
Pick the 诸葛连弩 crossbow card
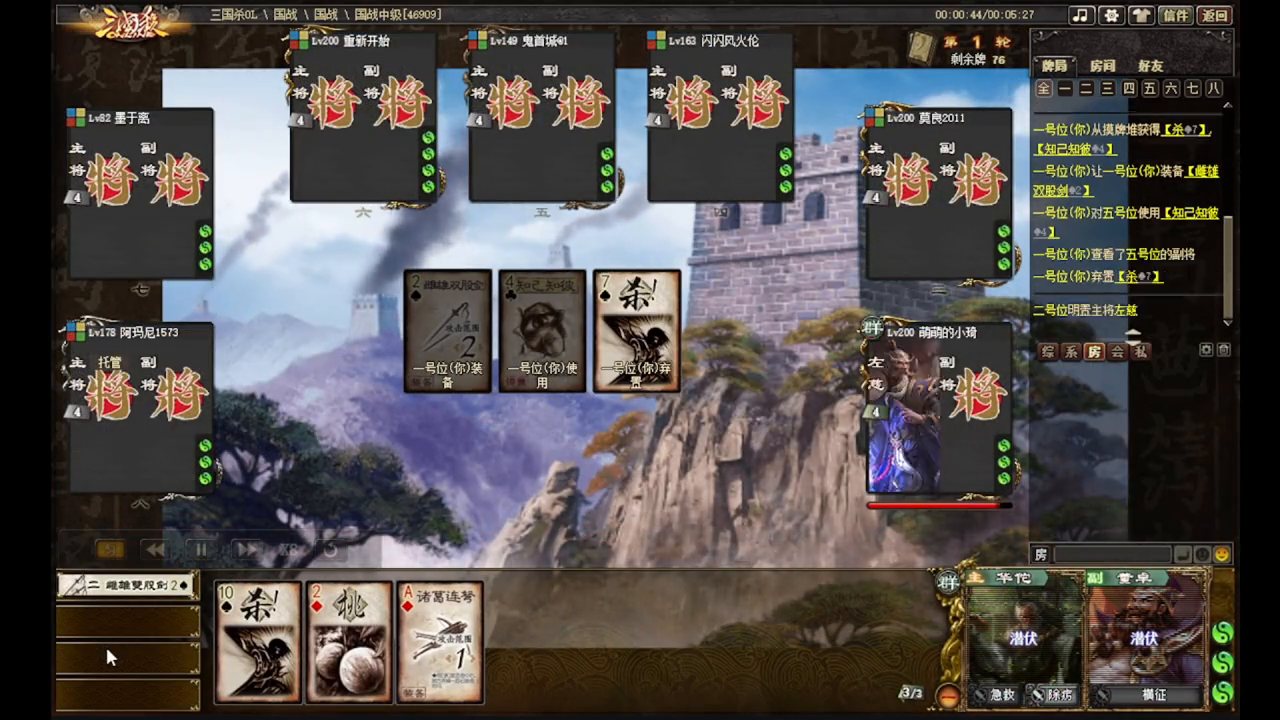(440, 642)
